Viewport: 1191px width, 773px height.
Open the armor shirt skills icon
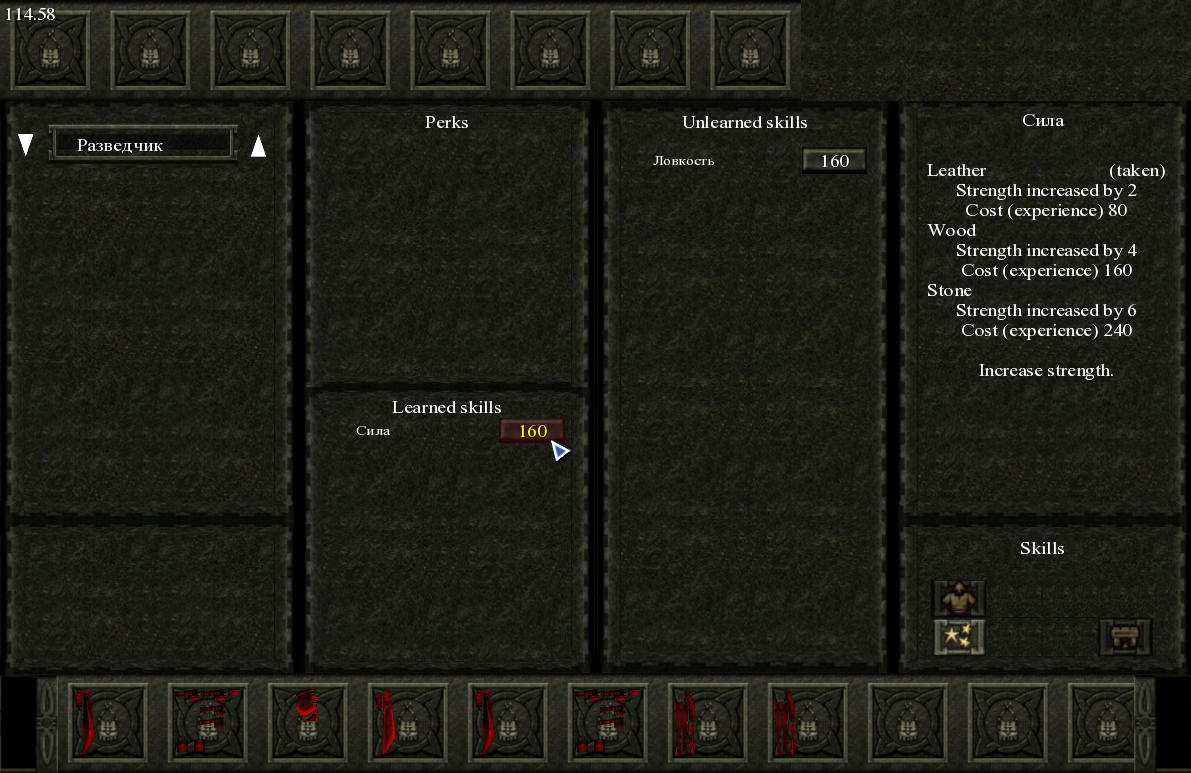click(x=959, y=598)
